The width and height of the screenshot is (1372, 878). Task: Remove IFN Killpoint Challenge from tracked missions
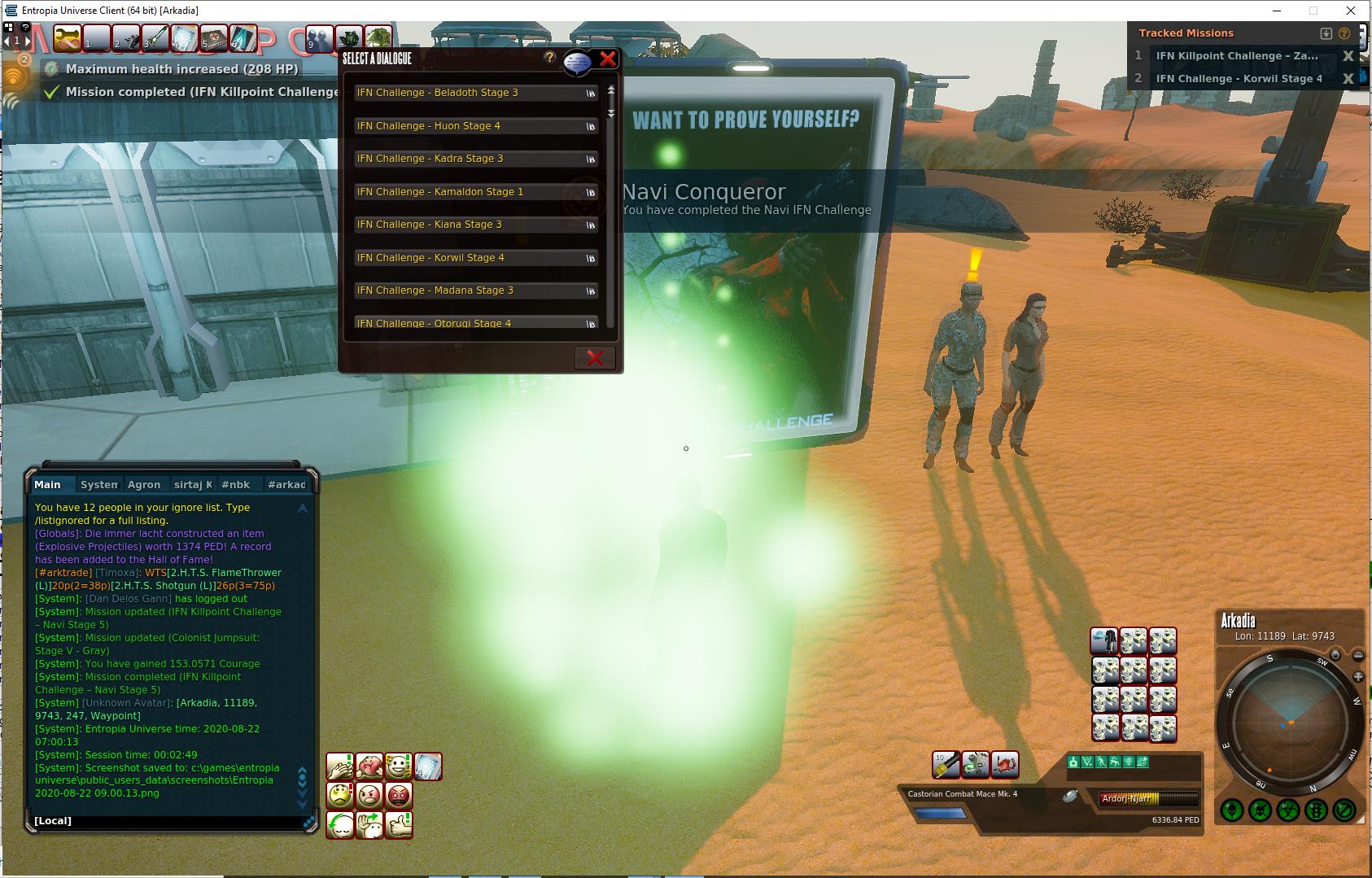(x=1348, y=56)
